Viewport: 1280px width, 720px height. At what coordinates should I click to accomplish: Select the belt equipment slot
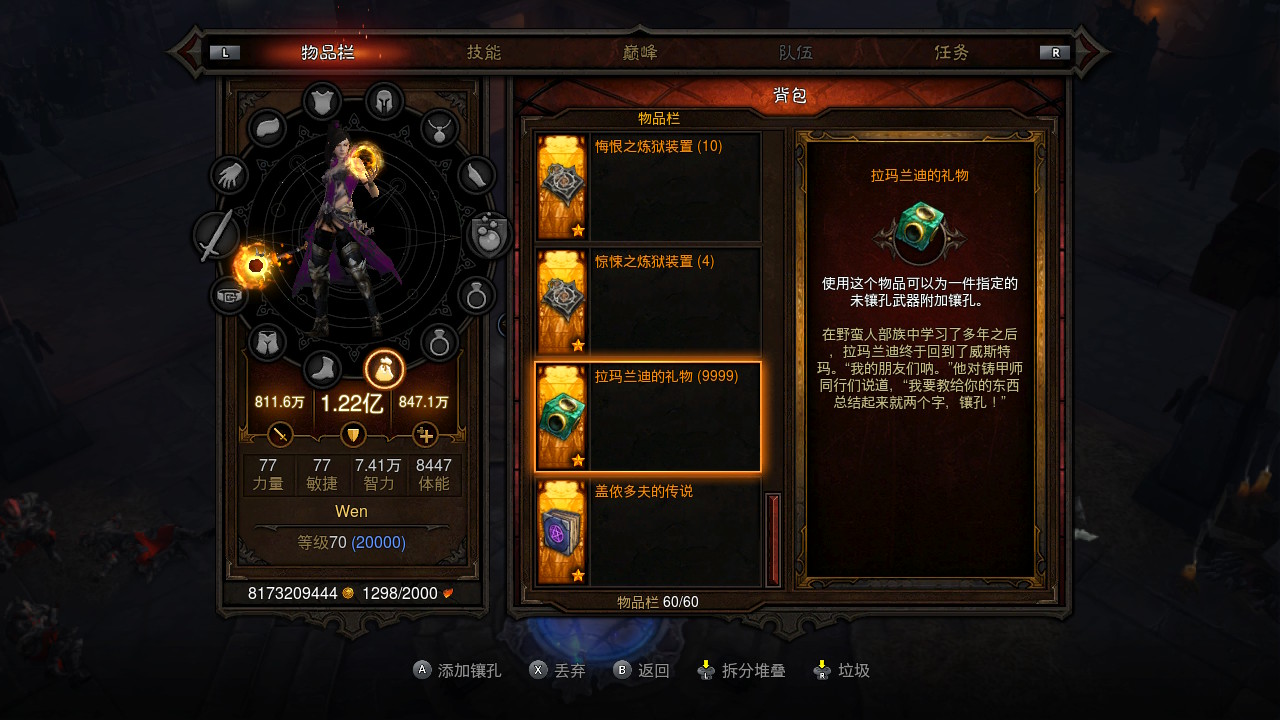coord(229,296)
